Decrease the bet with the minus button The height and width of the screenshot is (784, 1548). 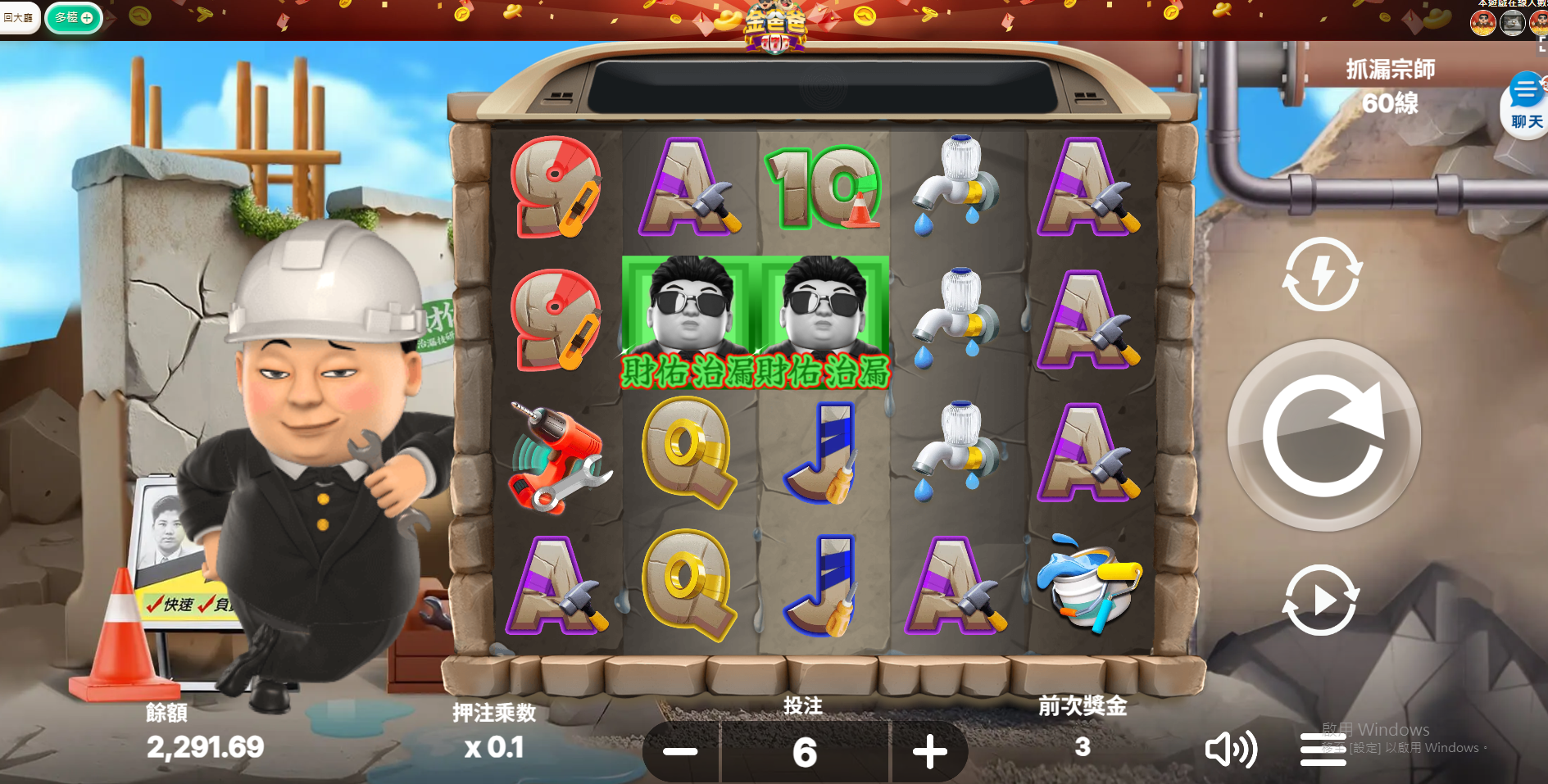680,751
